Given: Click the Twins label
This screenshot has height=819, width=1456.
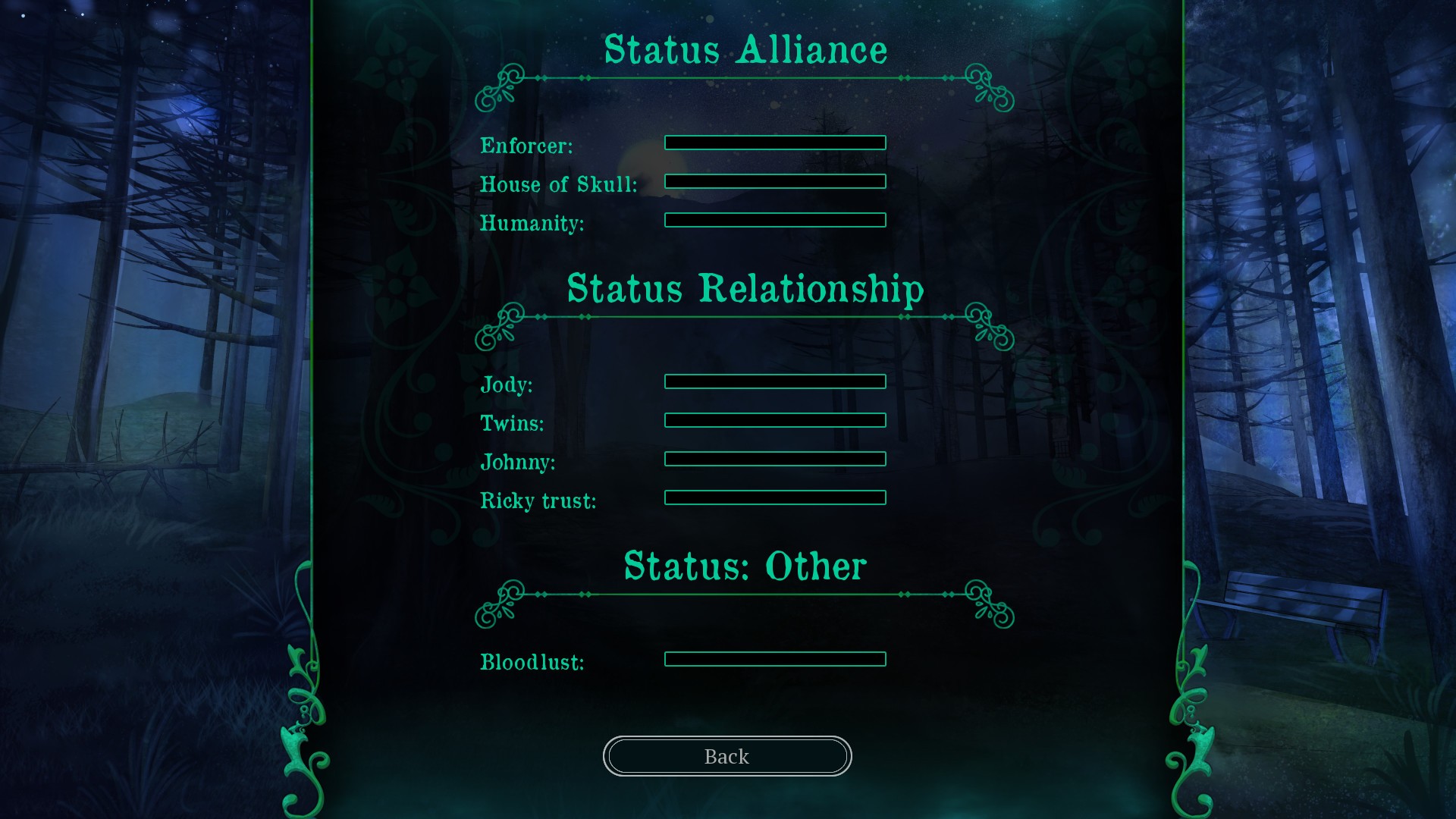Looking at the screenshot, I should pos(512,424).
